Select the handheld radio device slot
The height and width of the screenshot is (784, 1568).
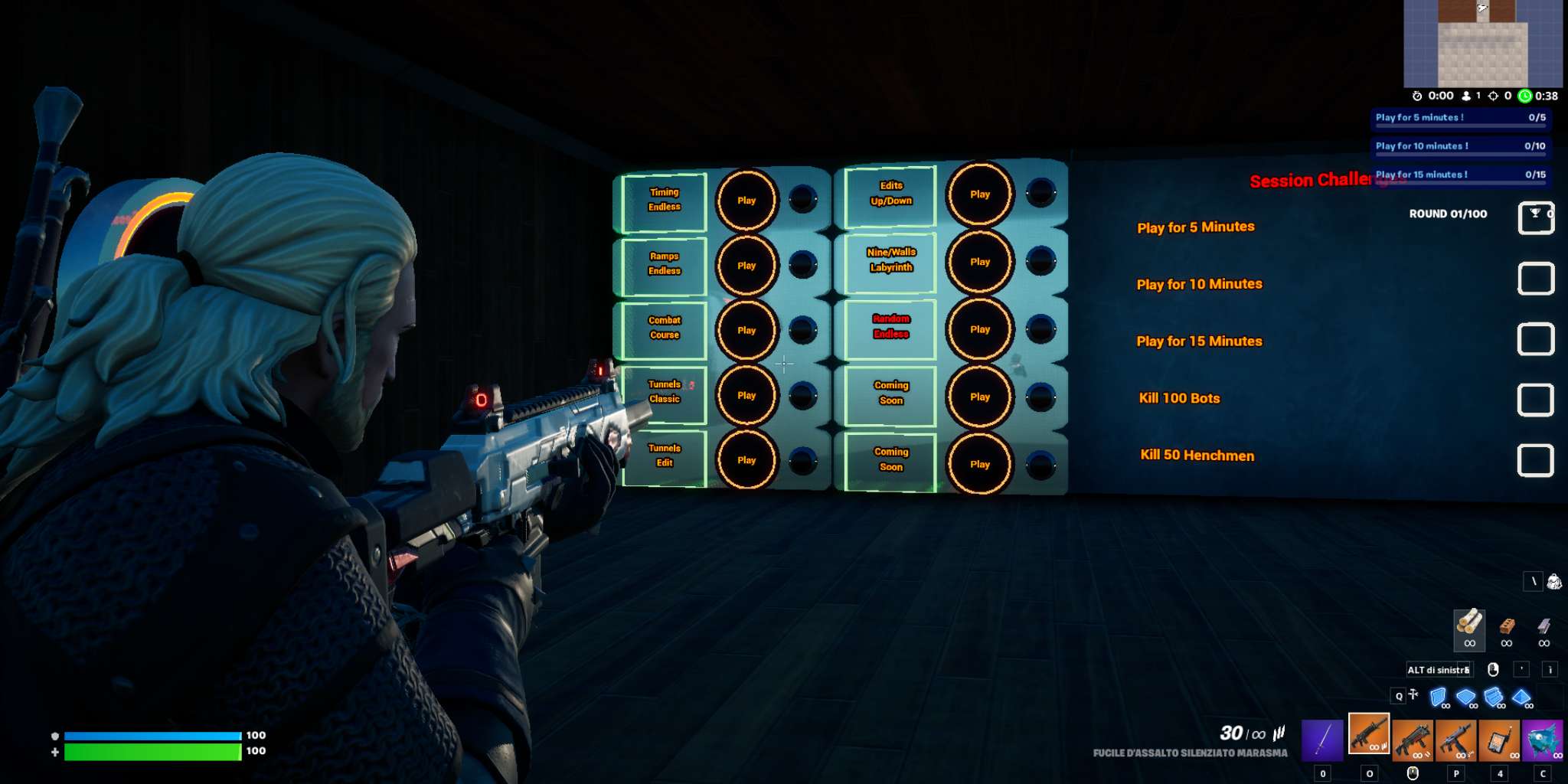1500,740
